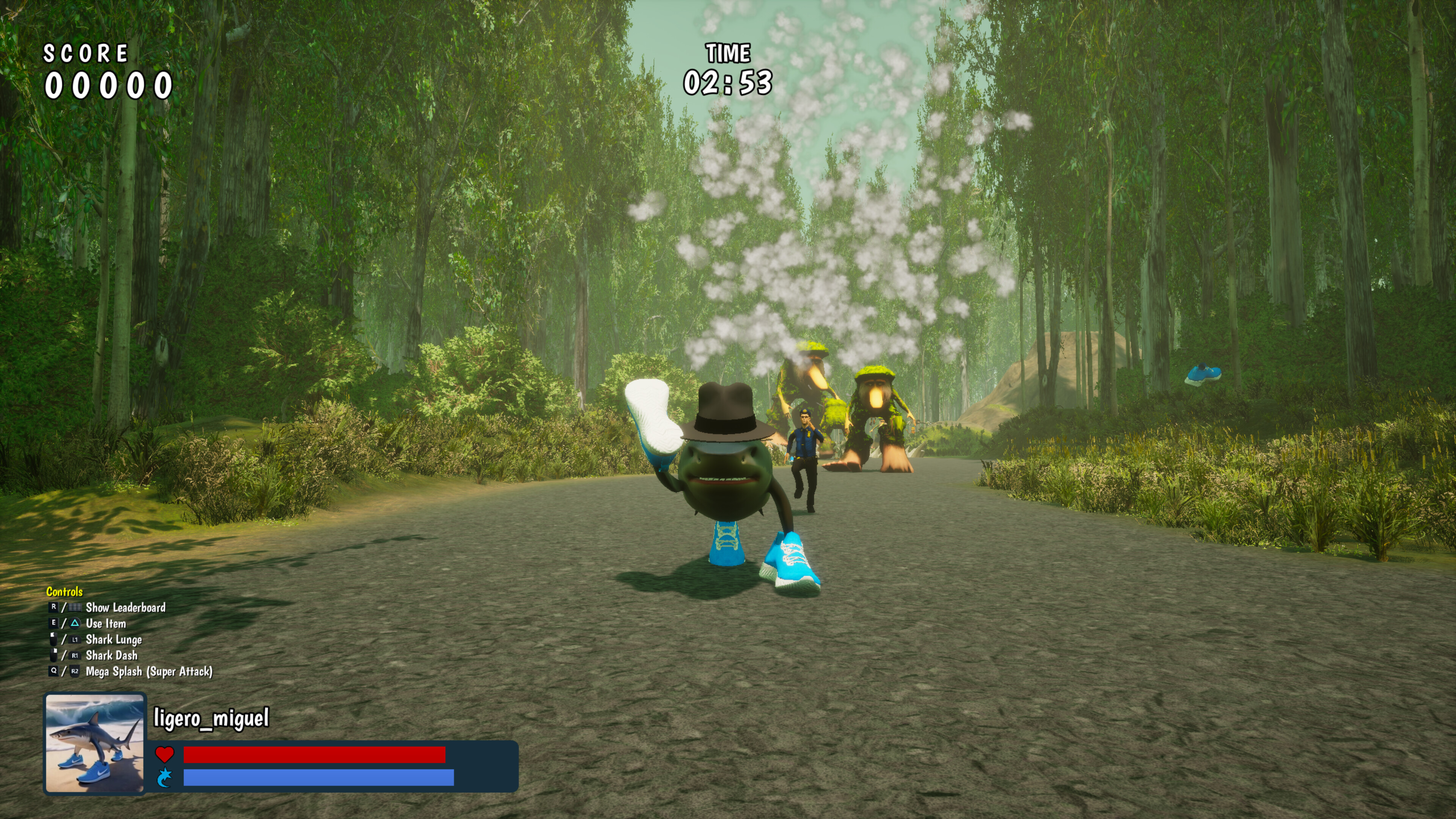1456x819 pixels.
Task: Toggle the Shark Dash control entry
Action: coord(112,656)
